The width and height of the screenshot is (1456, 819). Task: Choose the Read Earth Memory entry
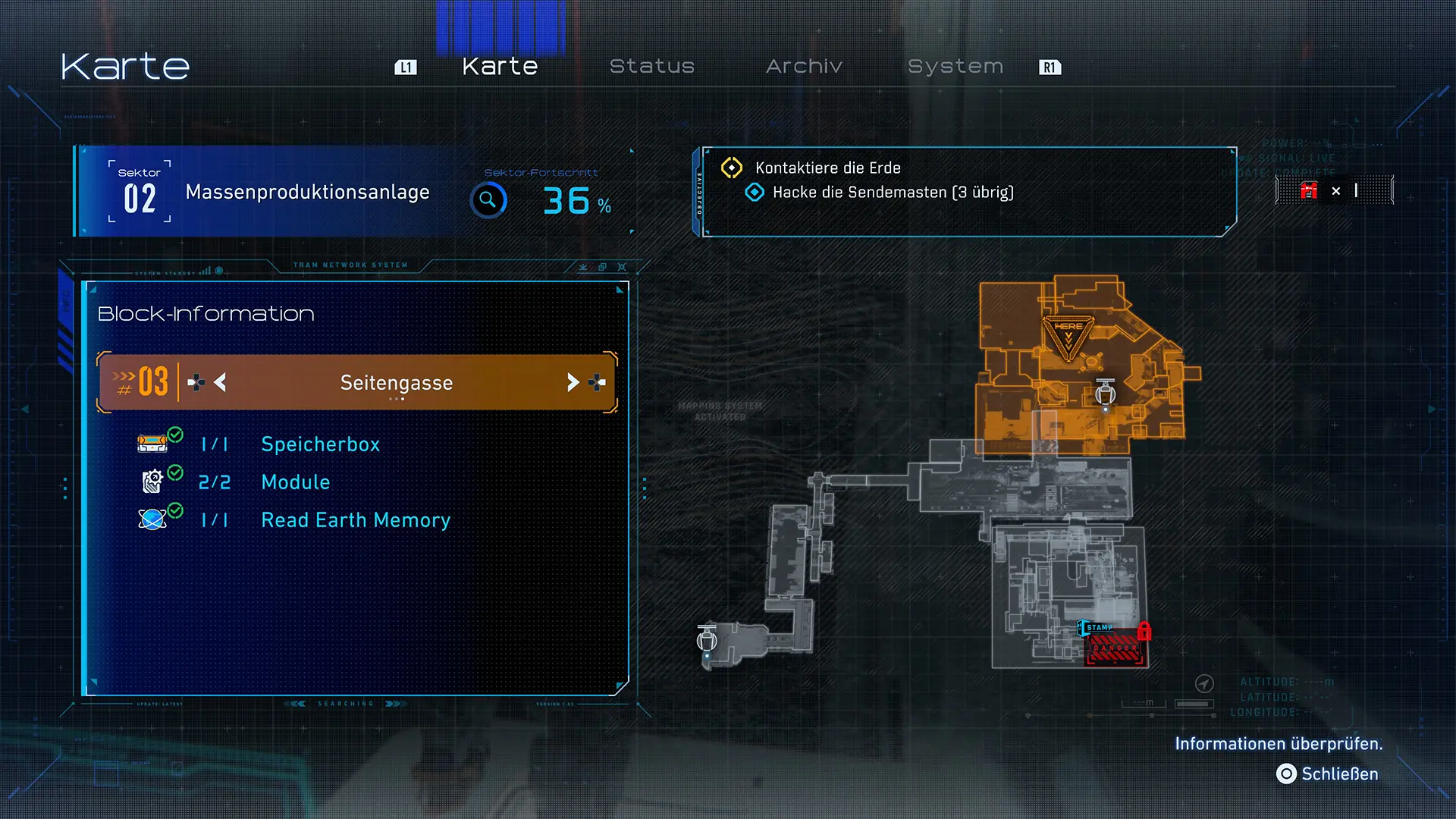pos(355,520)
